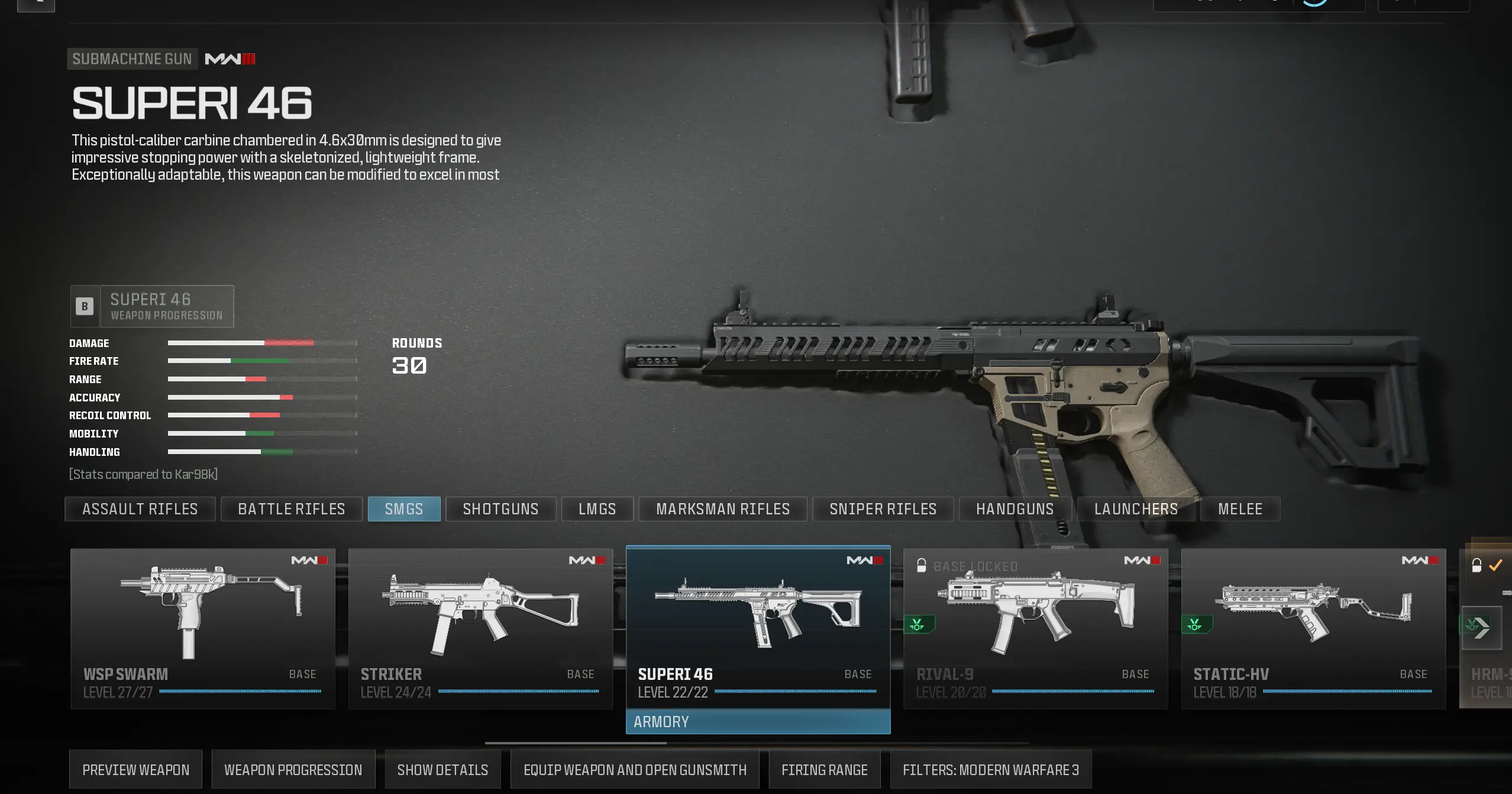Open the Filters: Modern Warfare 3 selector

tap(991, 769)
